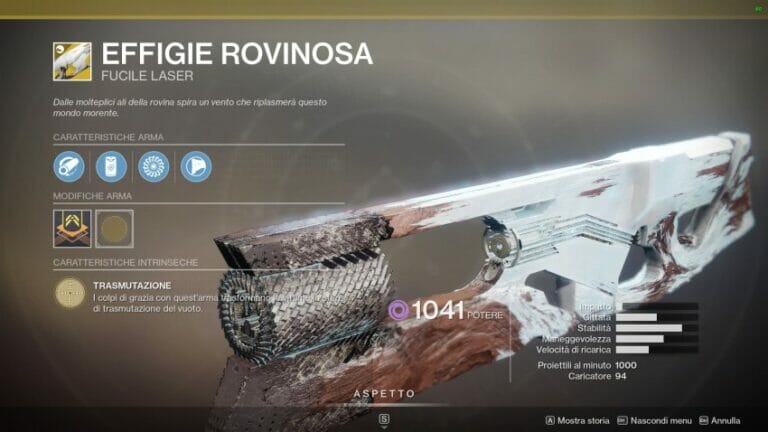Viewport: 768px width, 432px height.
Task: Open the Aspetto appearance section
Action: (x=384, y=394)
